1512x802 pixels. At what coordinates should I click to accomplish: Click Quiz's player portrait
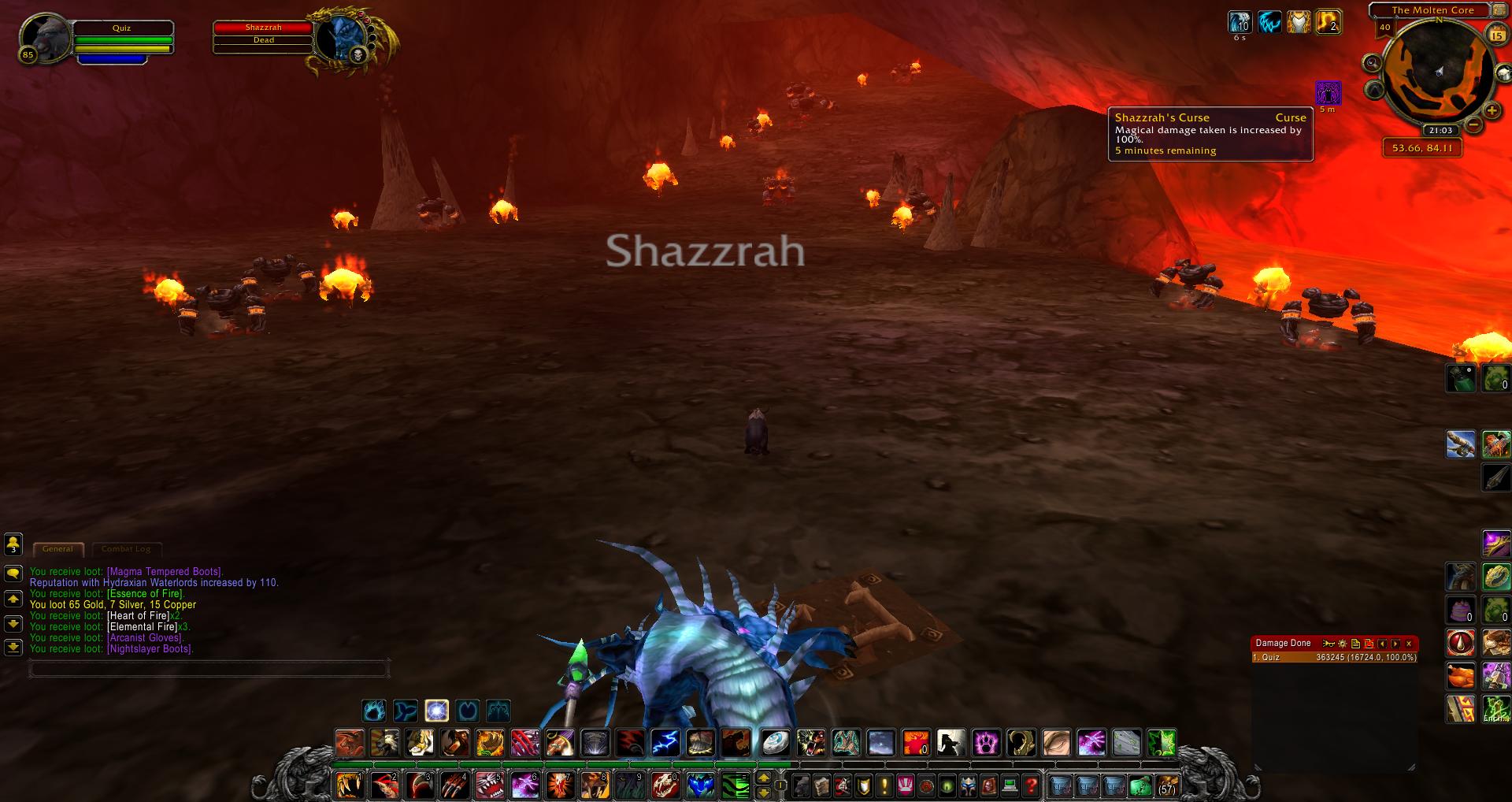point(44,36)
